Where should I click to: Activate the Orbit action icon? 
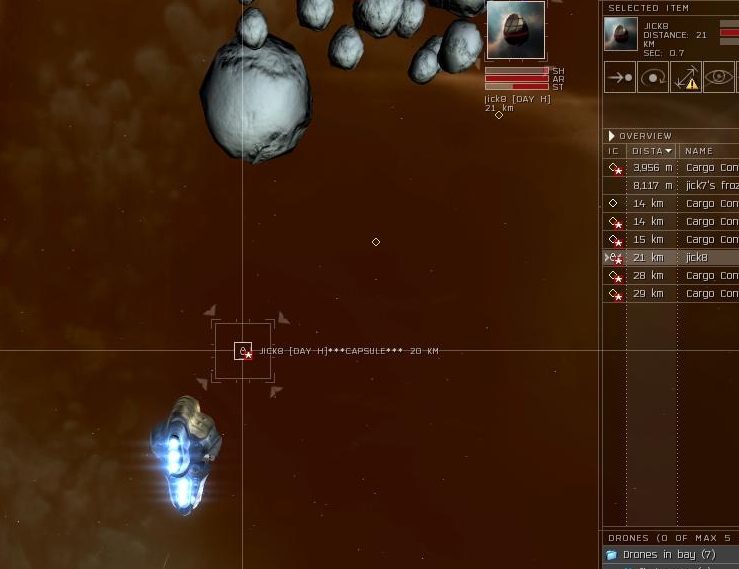click(653, 77)
